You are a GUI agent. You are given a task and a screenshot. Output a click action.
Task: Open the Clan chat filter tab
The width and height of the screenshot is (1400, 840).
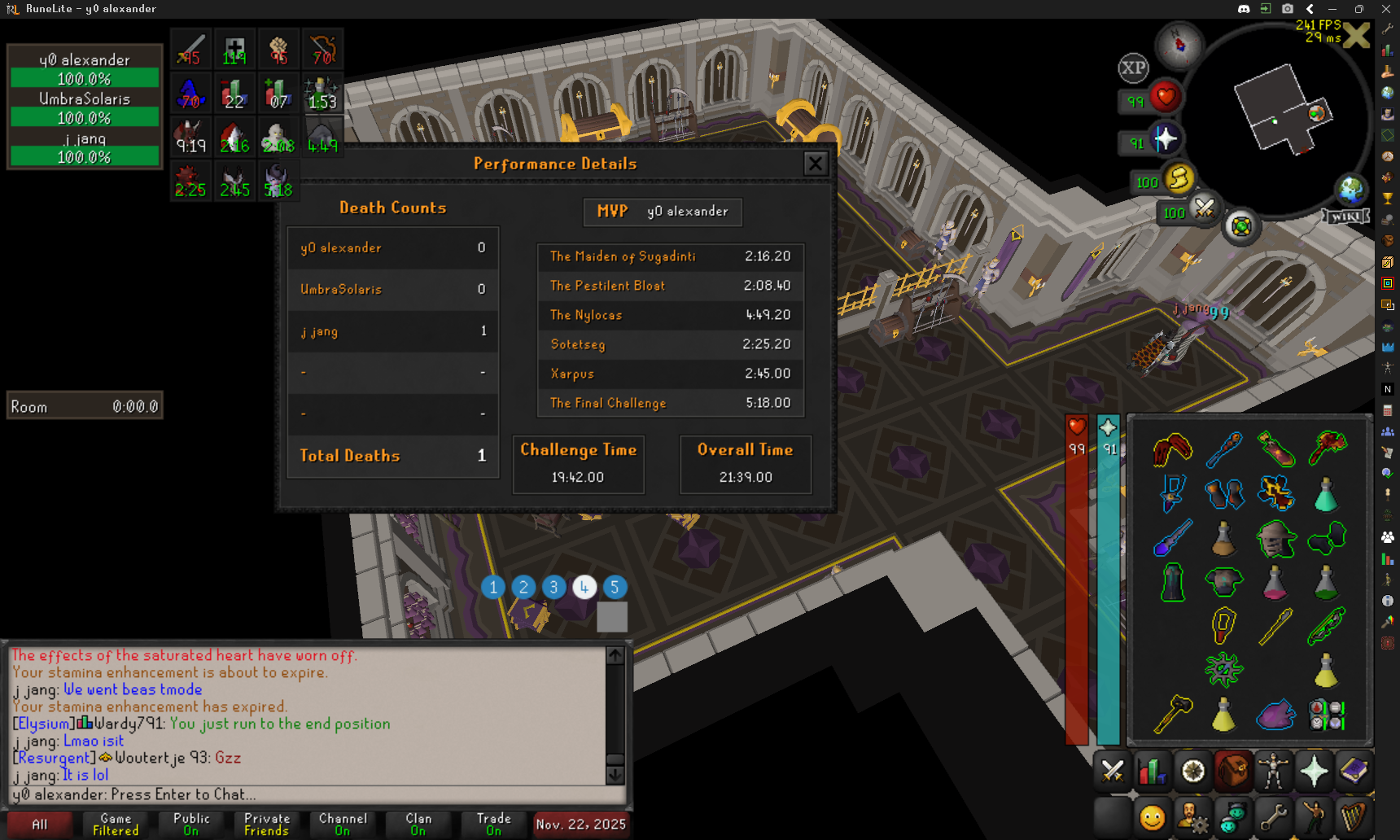pos(418,825)
